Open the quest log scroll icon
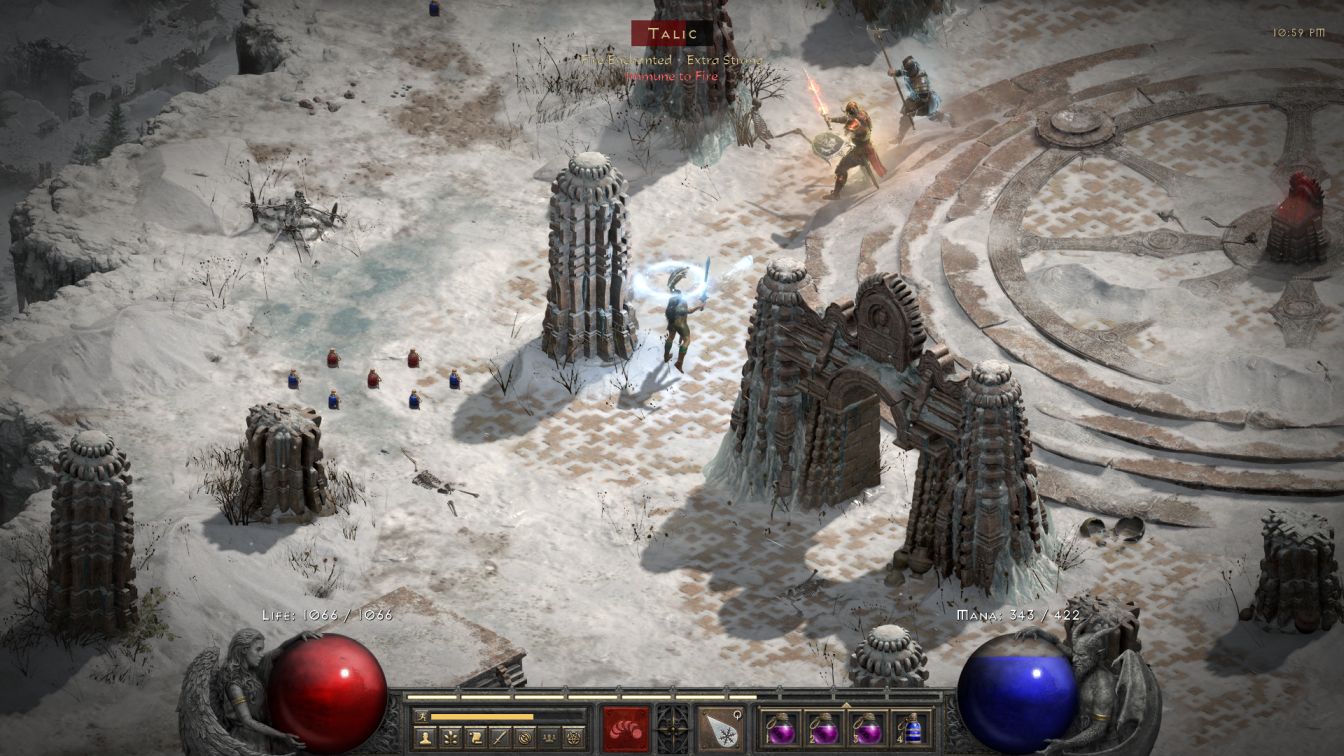The image size is (1344, 756). coord(475,738)
